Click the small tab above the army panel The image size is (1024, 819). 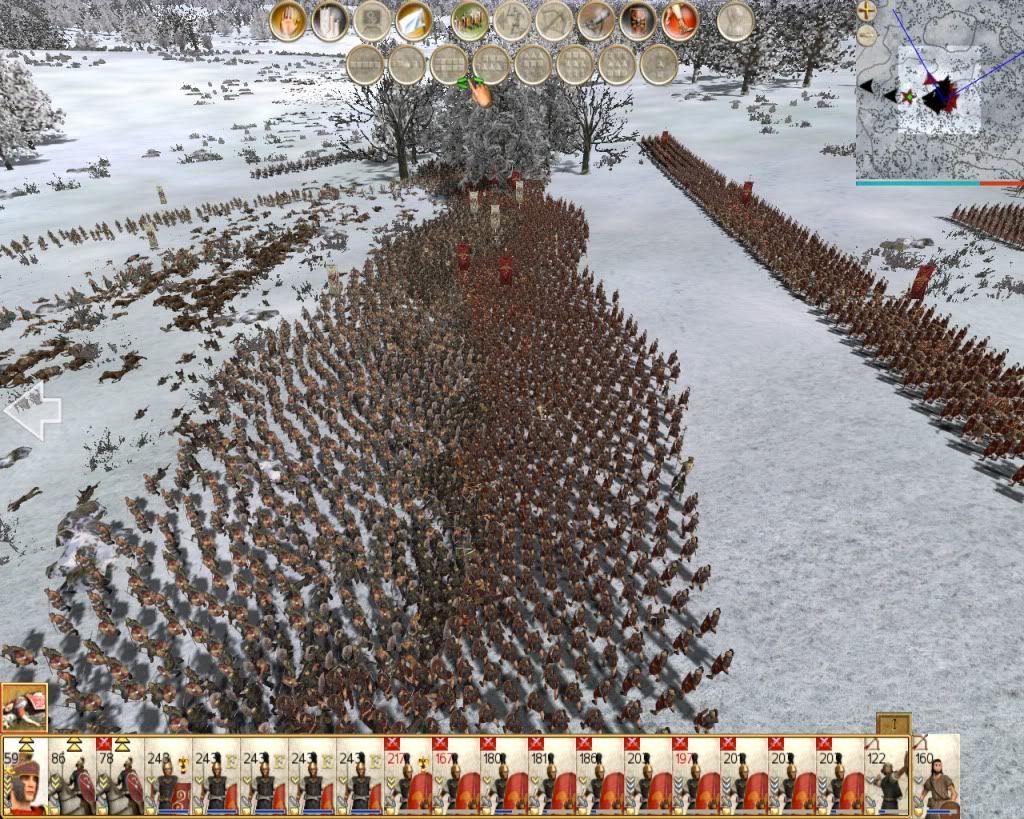(893, 724)
